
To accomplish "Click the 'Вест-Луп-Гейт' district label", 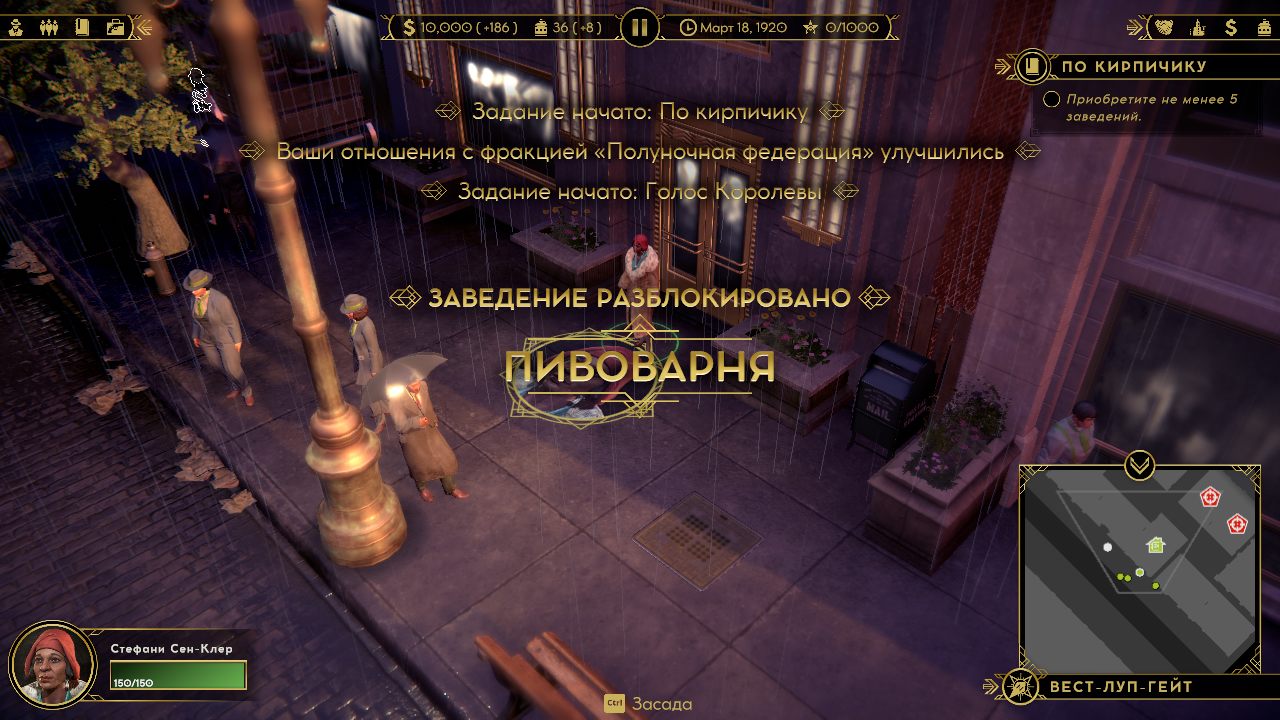I will click(1120, 688).
